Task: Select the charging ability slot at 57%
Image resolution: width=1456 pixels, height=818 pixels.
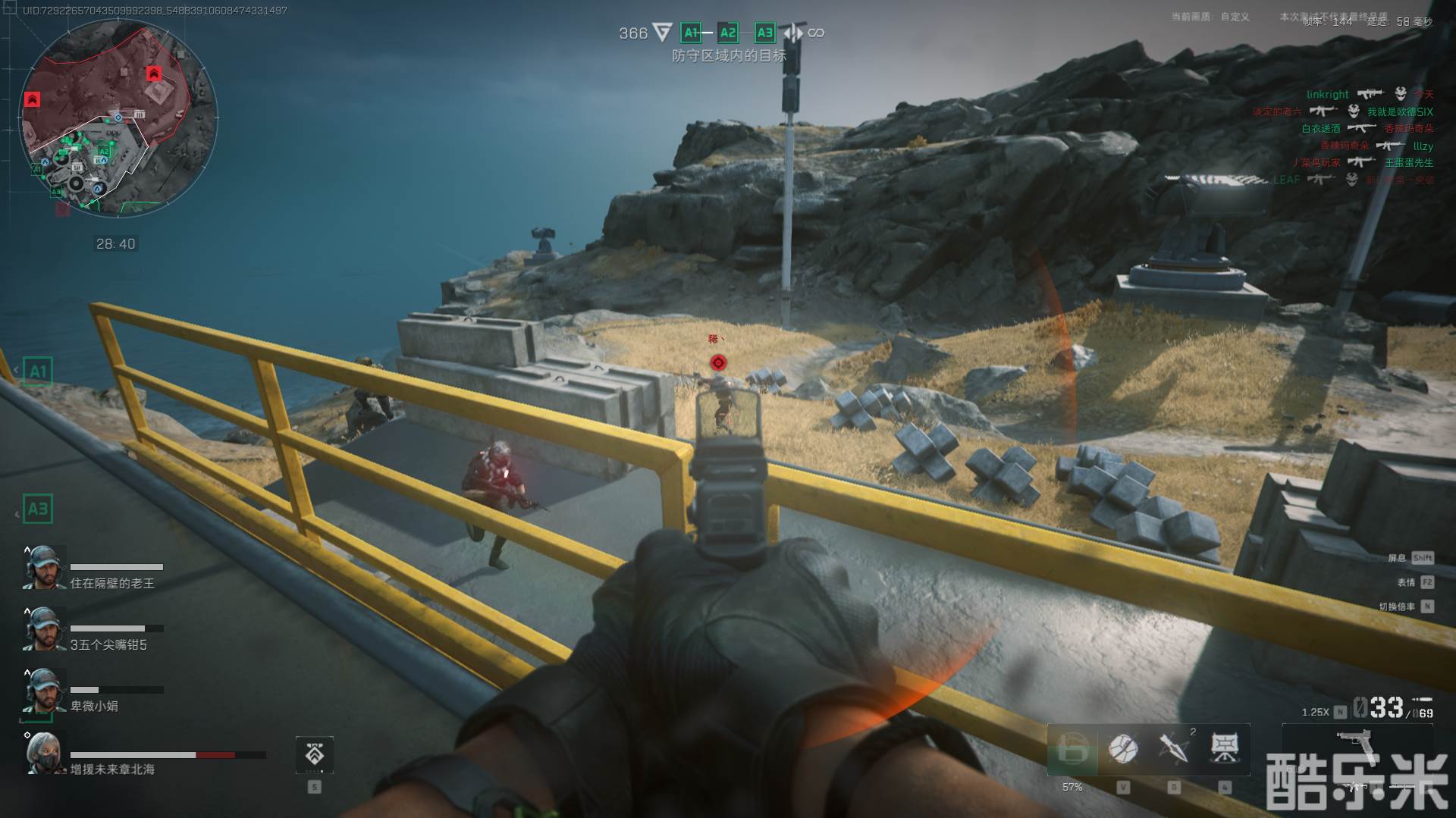Action: [x=1072, y=750]
